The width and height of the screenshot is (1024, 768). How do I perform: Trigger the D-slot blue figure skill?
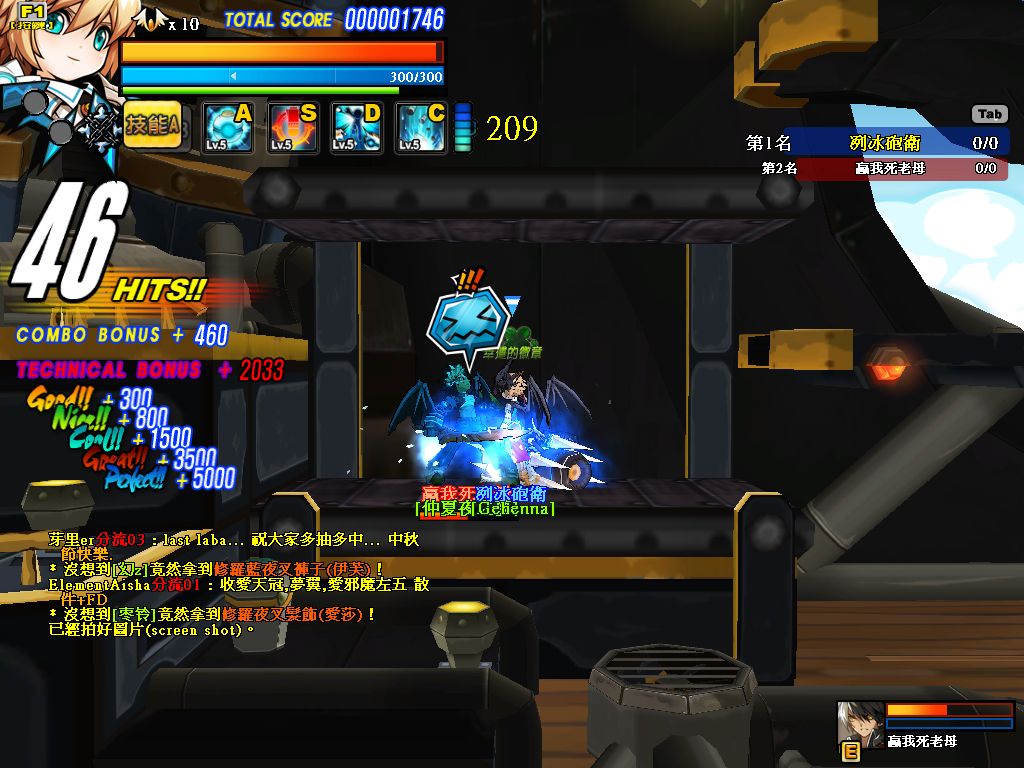click(x=356, y=128)
